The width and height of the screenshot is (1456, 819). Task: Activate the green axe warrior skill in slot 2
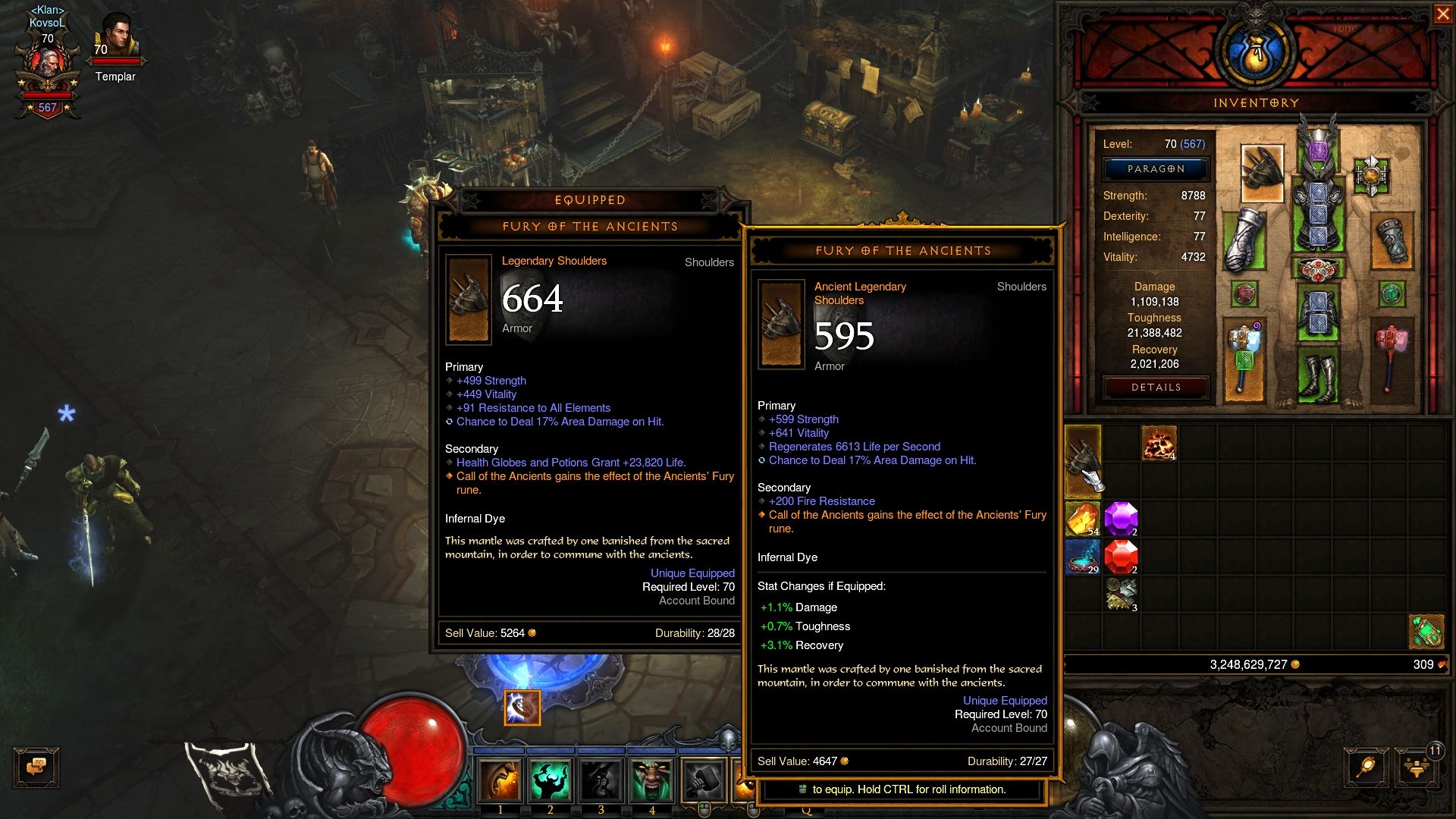click(x=551, y=780)
